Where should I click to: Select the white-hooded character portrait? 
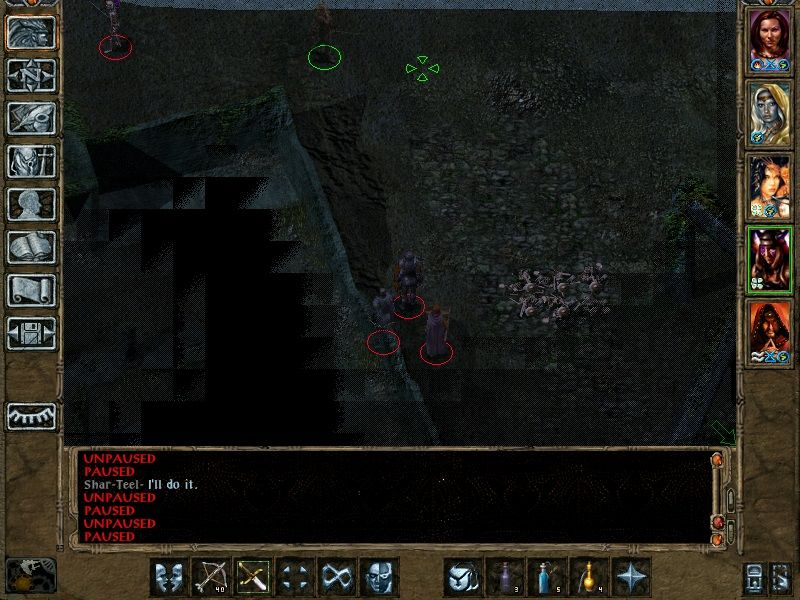pos(770,112)
